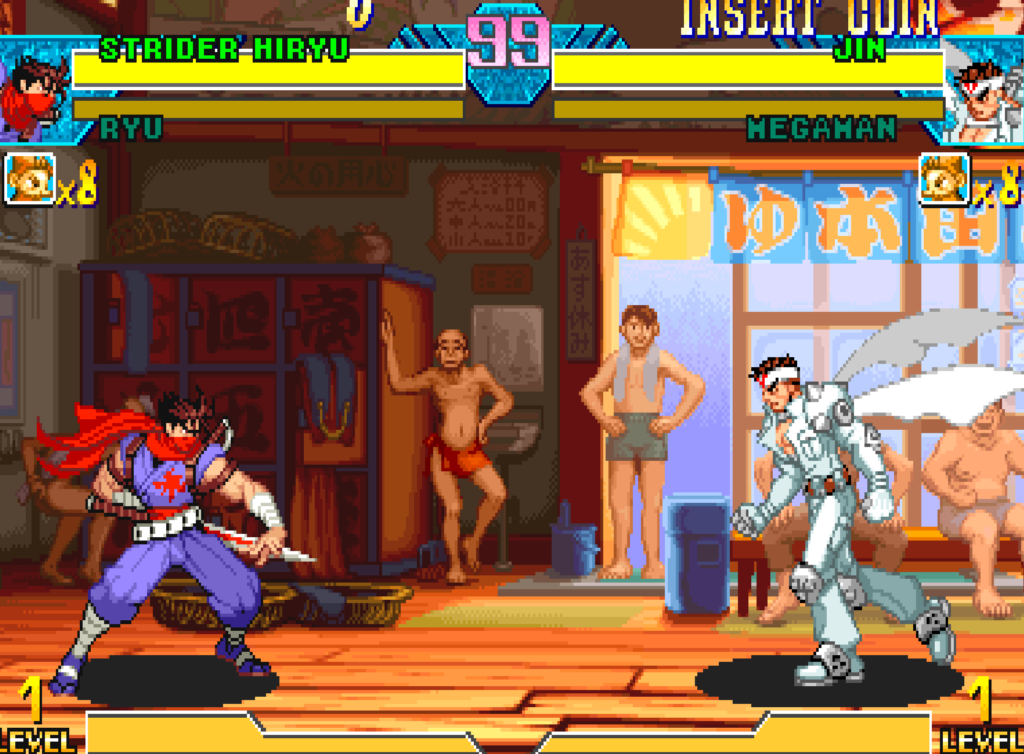Select the assist partner icon below Megaman's name
1024x754 pixels.
(x=944, y=179)
